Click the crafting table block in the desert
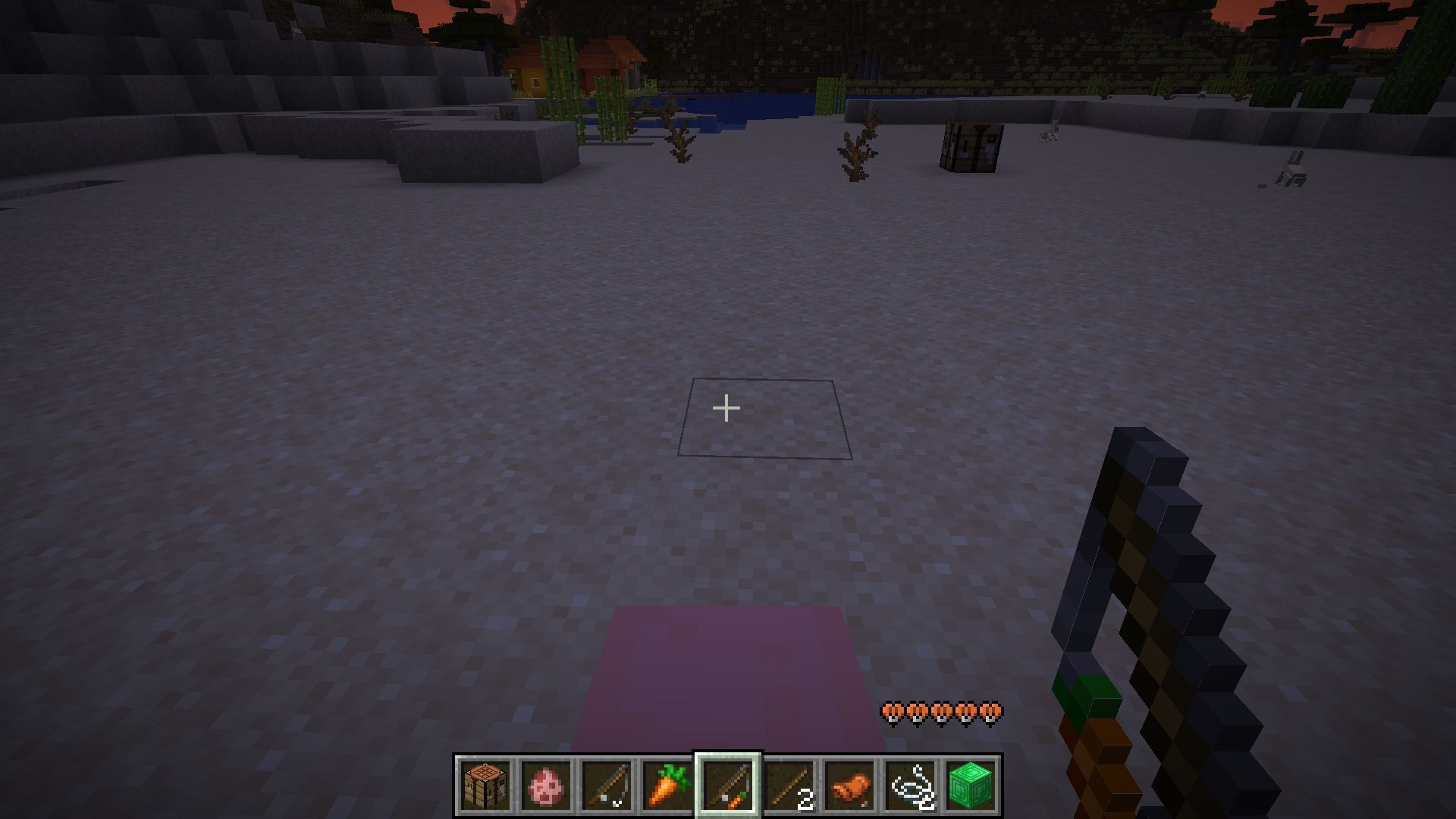This screenshot has width=1456, height=819. tap(973, 146)
